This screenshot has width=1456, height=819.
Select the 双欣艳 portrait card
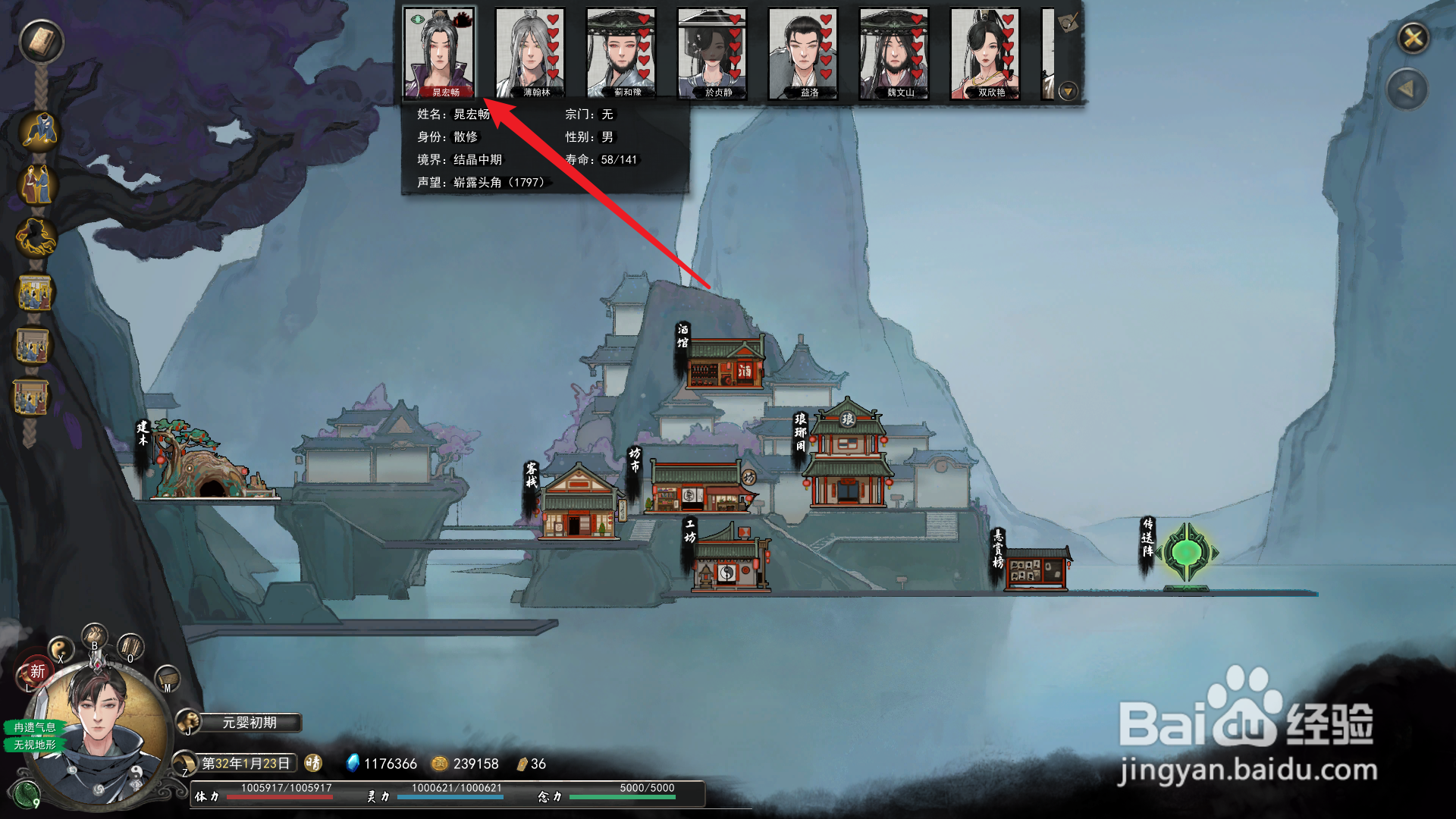point(985,53)
